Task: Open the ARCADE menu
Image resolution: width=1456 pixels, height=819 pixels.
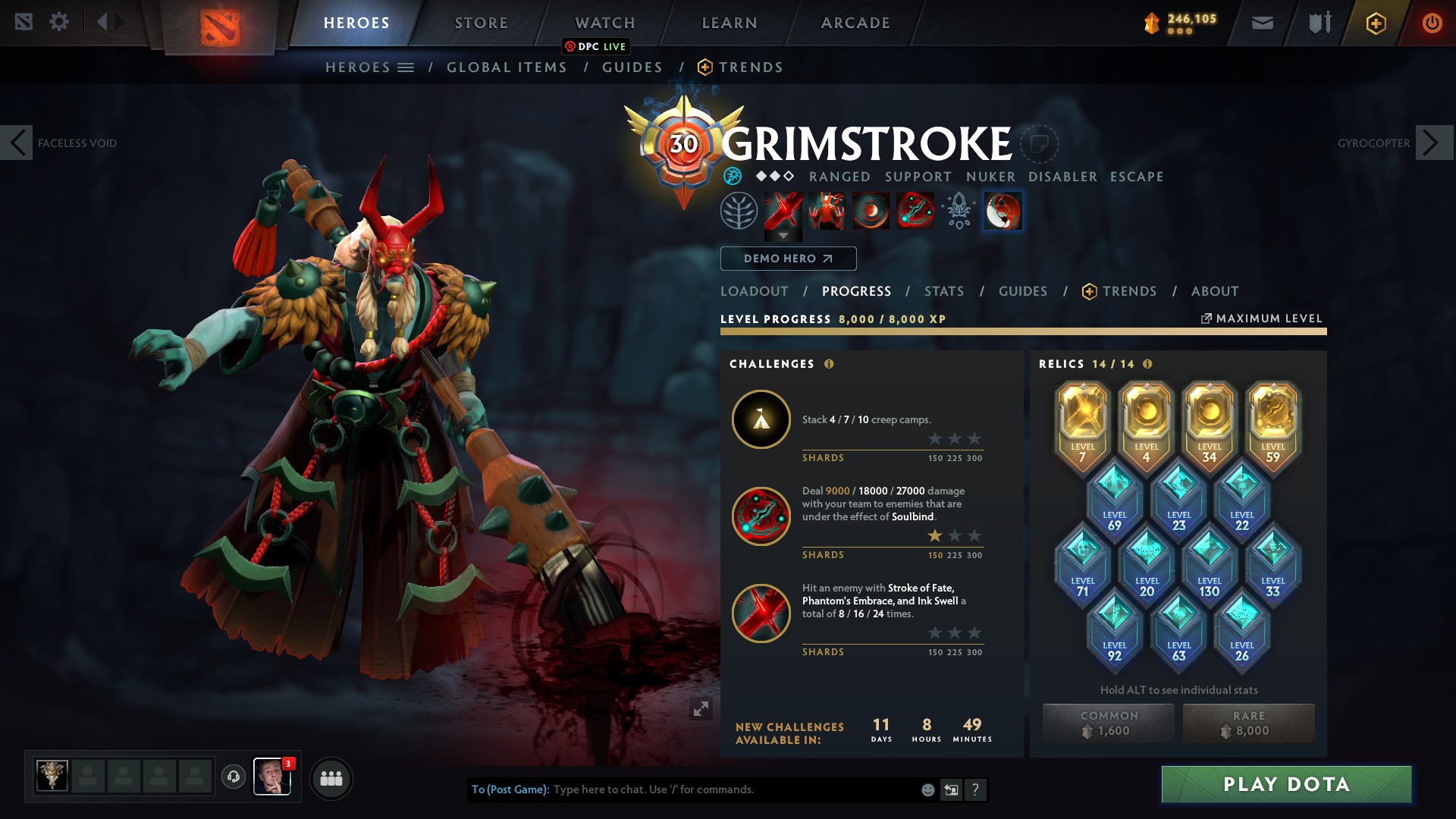Action: point(855,22)
